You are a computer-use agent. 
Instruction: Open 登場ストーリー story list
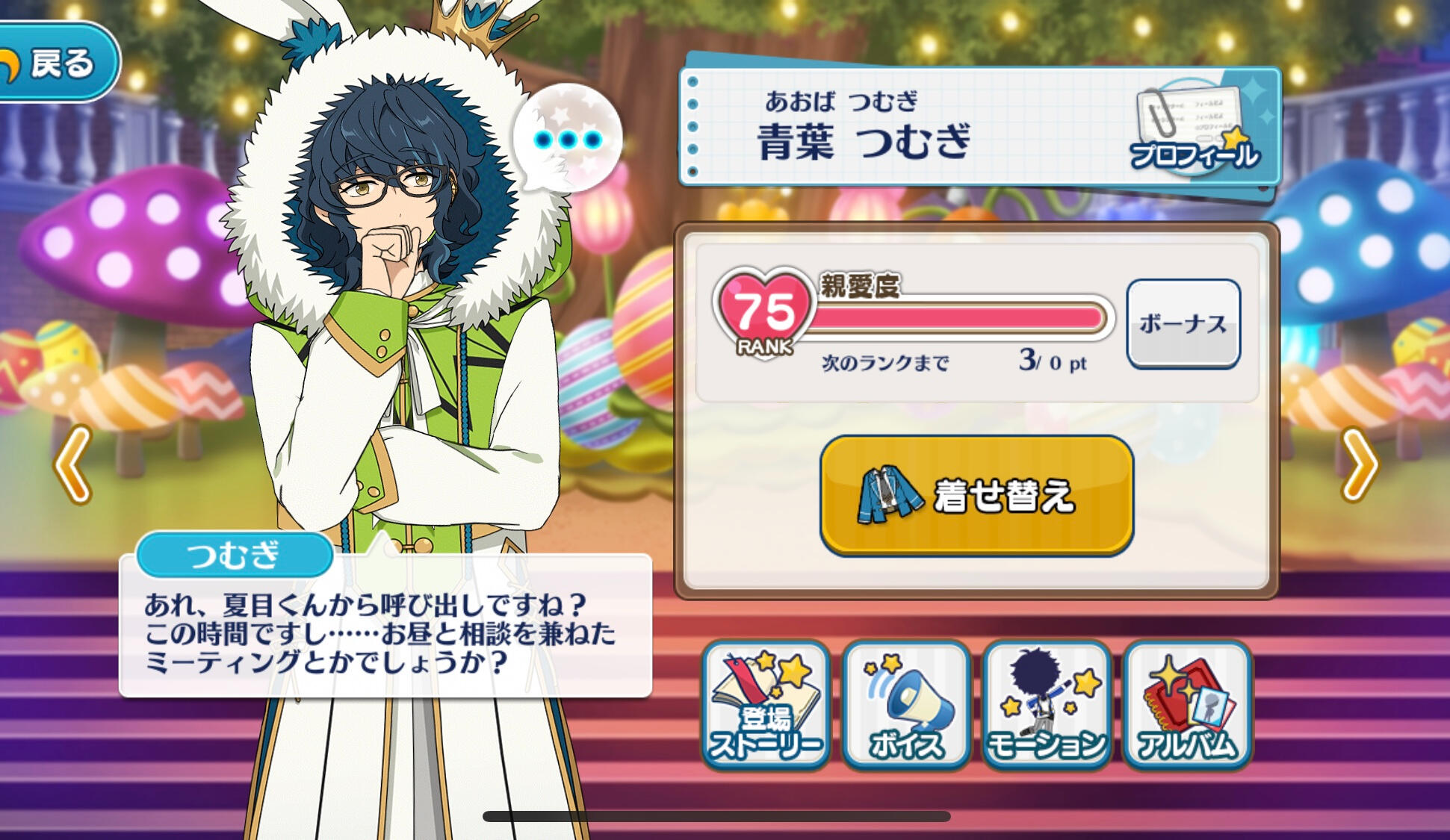[766, 706]
